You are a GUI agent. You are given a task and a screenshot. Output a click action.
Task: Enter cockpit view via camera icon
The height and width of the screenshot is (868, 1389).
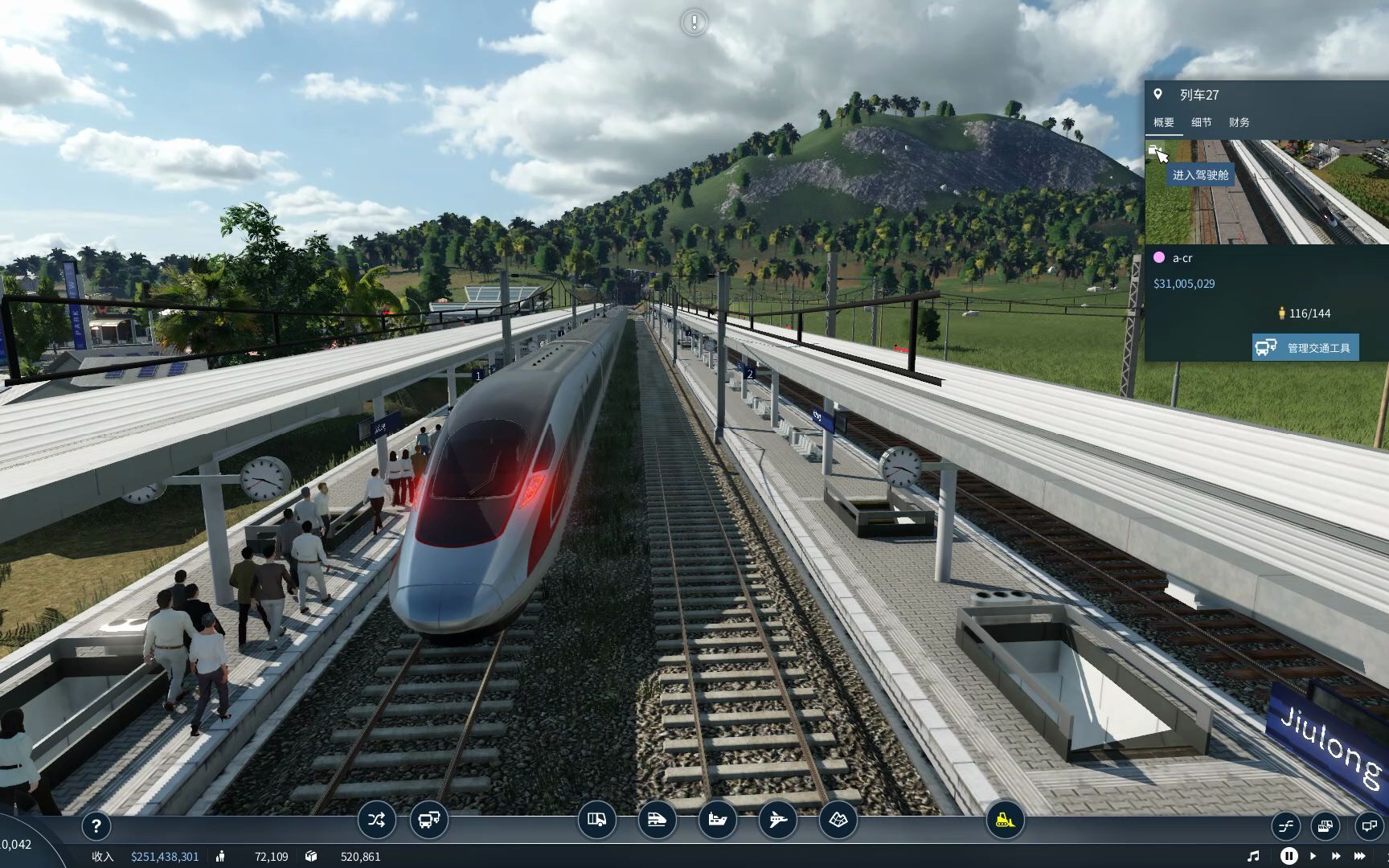(1154, 150)
